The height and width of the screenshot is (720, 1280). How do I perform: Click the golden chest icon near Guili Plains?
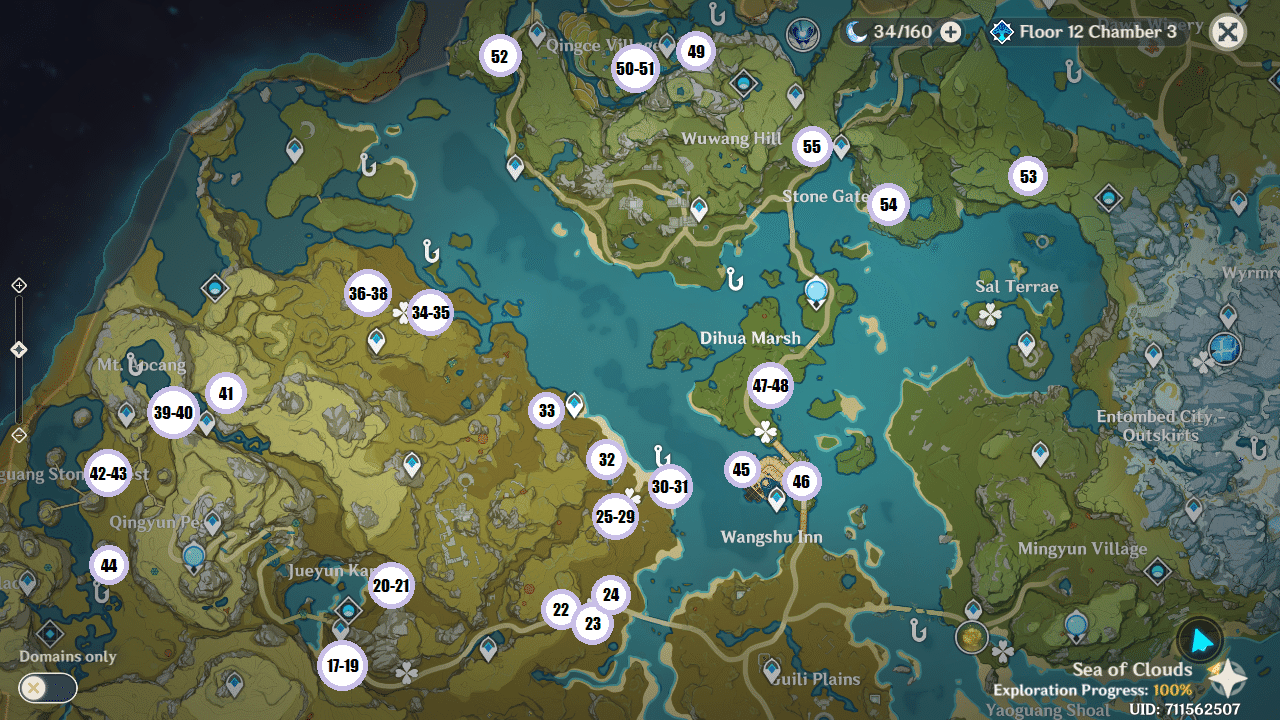(x=970, y=636)
